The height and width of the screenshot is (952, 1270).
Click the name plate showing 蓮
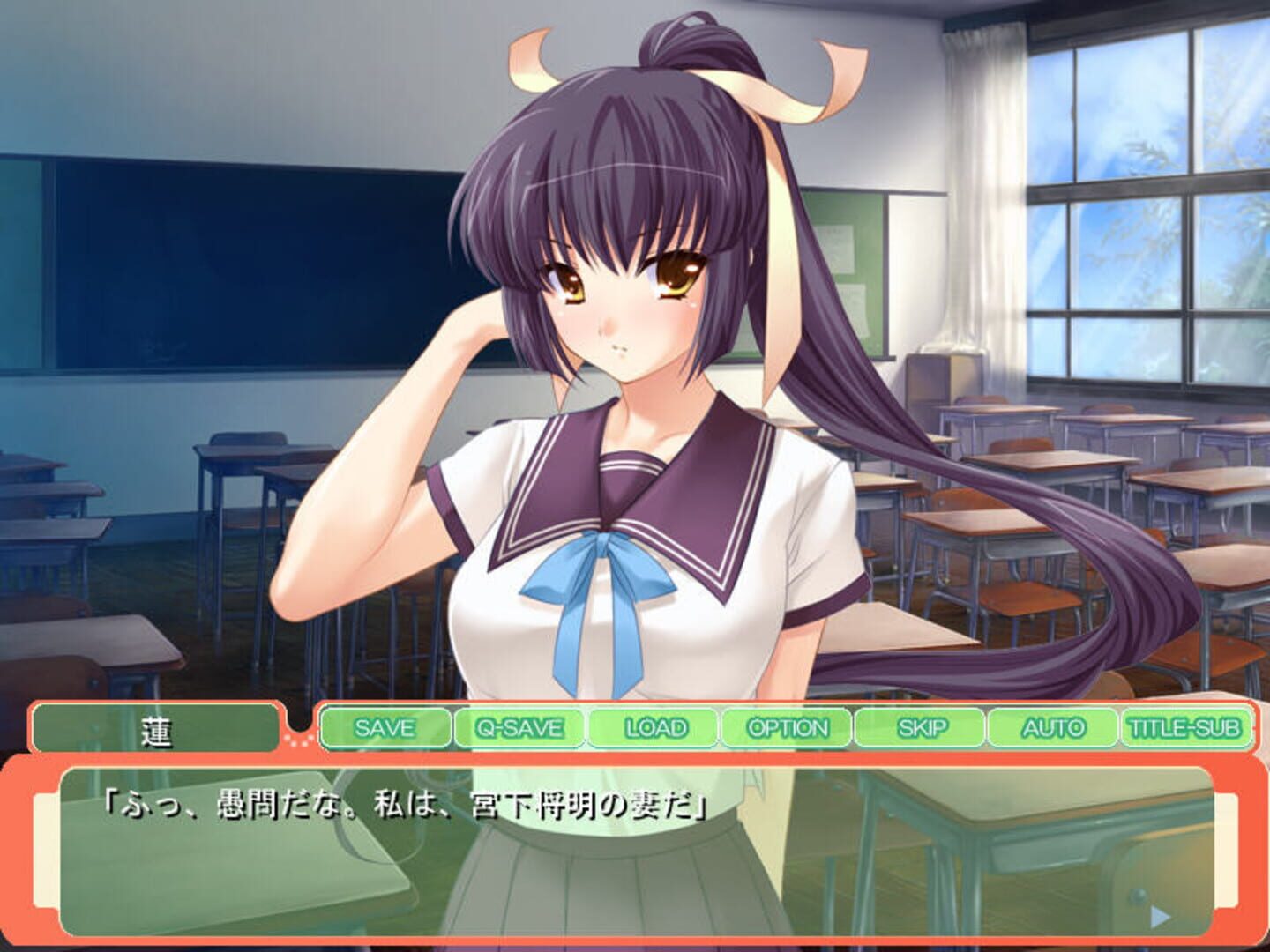point(157,728)
